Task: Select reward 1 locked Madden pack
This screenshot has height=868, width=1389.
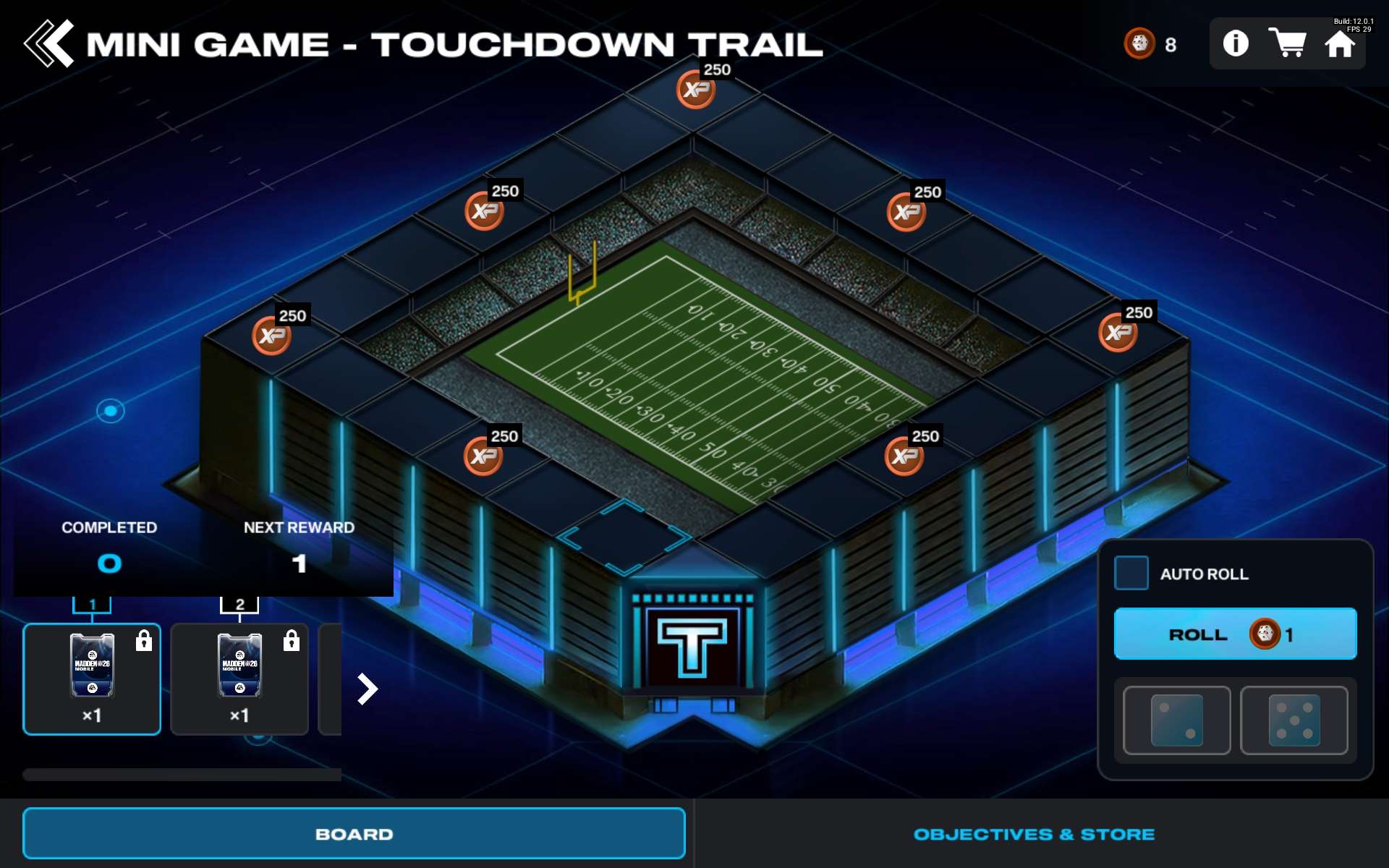Action: pos(92,678)
